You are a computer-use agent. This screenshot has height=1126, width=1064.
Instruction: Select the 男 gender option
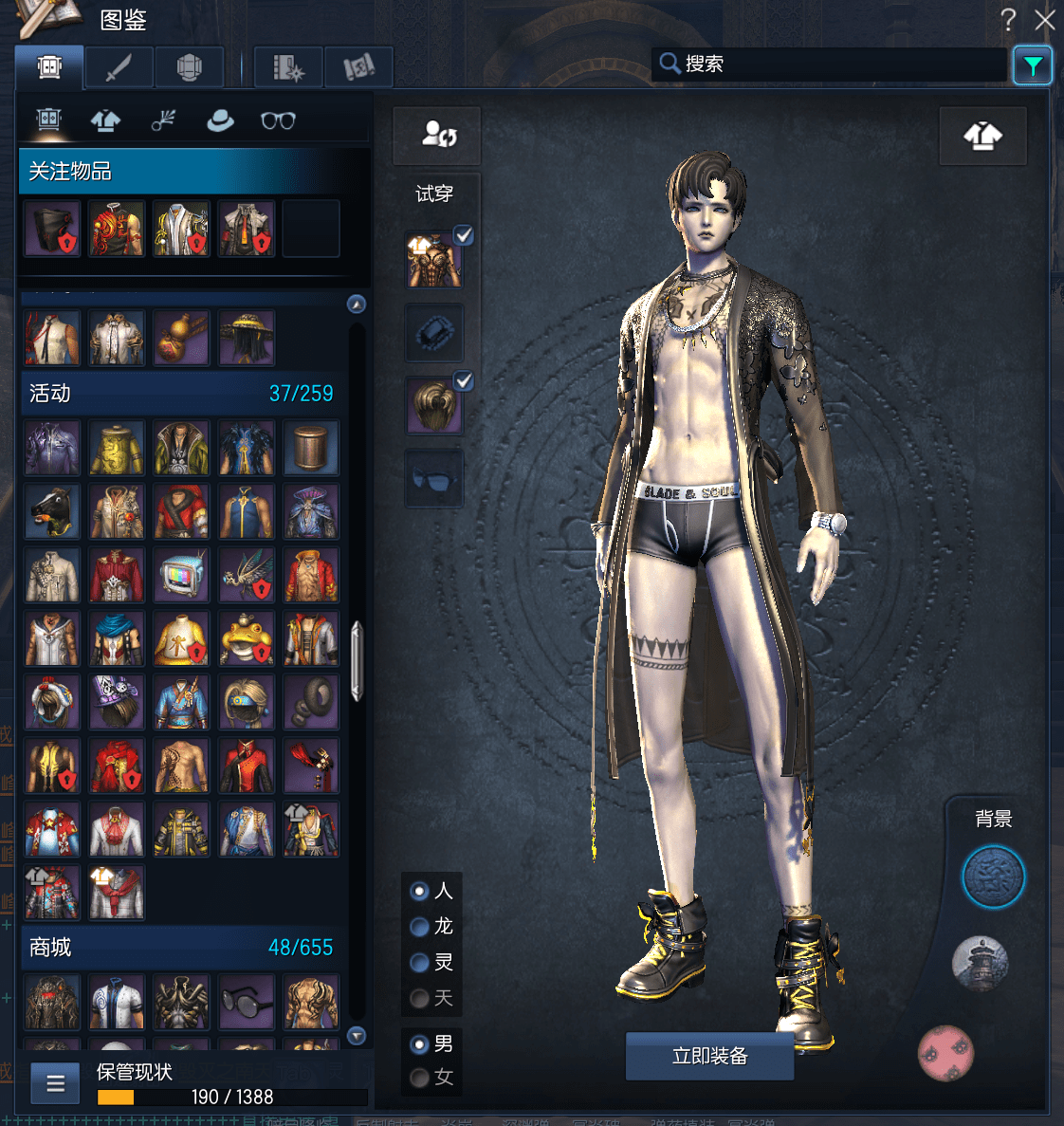(x=419, y=1043)
